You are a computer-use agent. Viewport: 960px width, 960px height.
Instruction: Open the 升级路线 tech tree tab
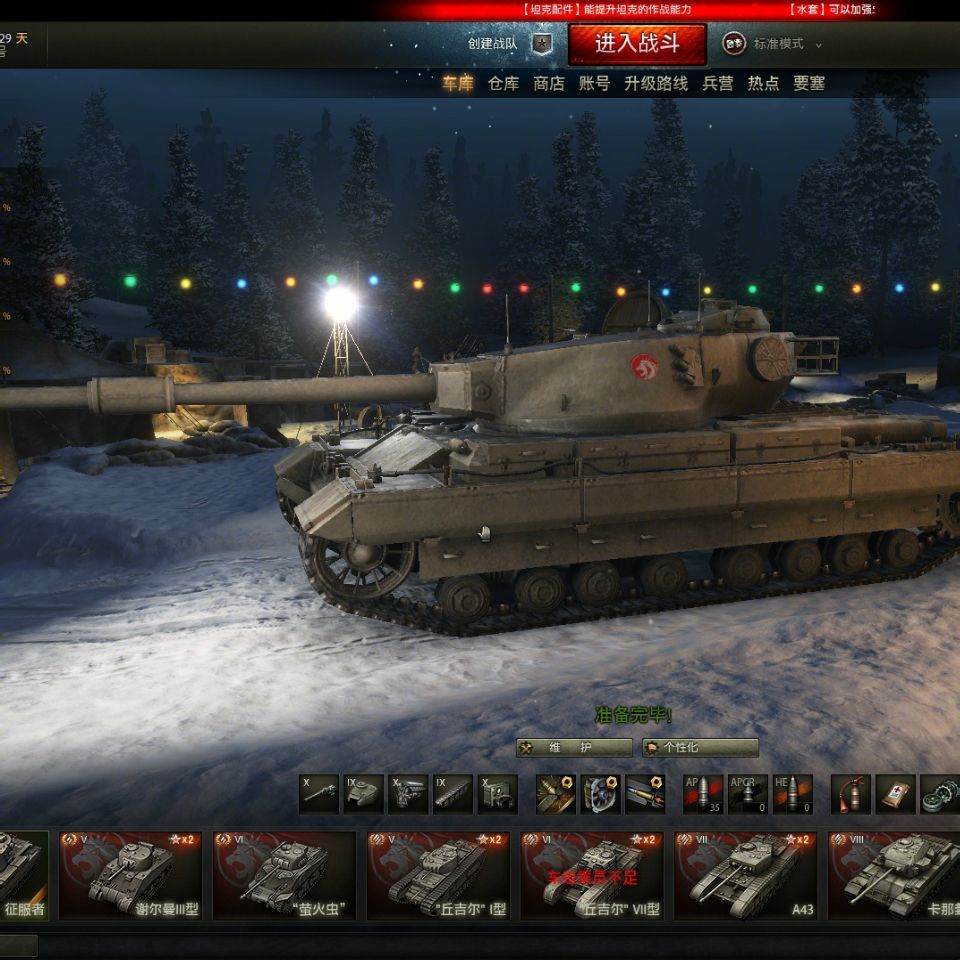click(x=656, y=84)
